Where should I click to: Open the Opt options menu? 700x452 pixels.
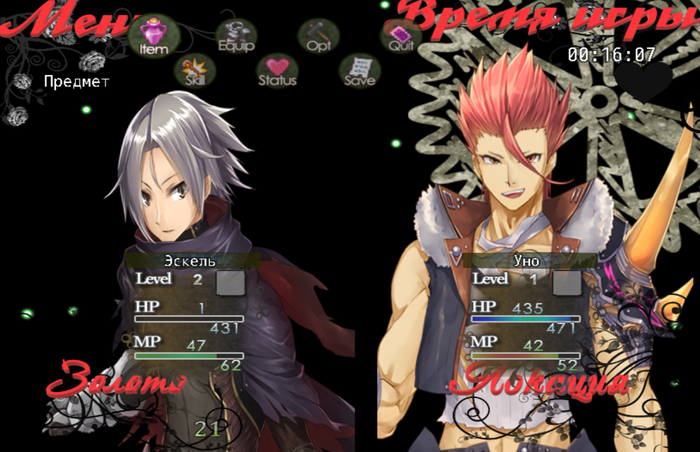tap(319, 36)
